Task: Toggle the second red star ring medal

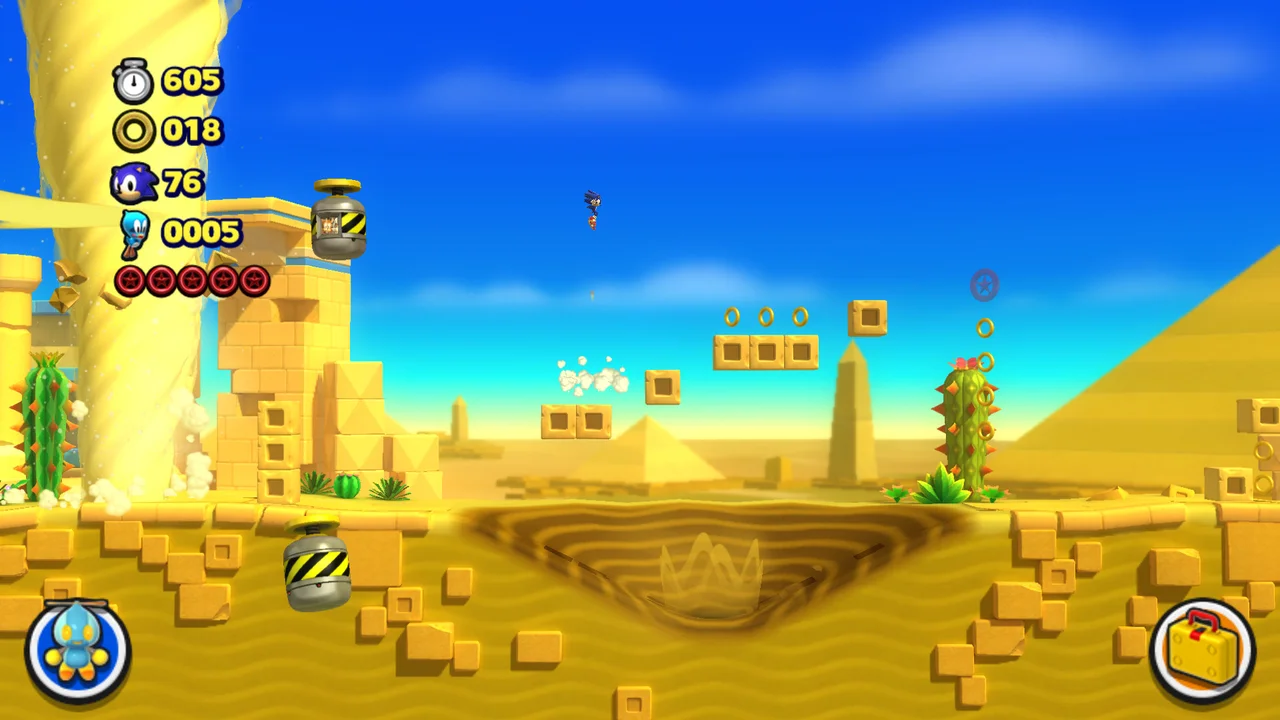Action: click(160, 281)
